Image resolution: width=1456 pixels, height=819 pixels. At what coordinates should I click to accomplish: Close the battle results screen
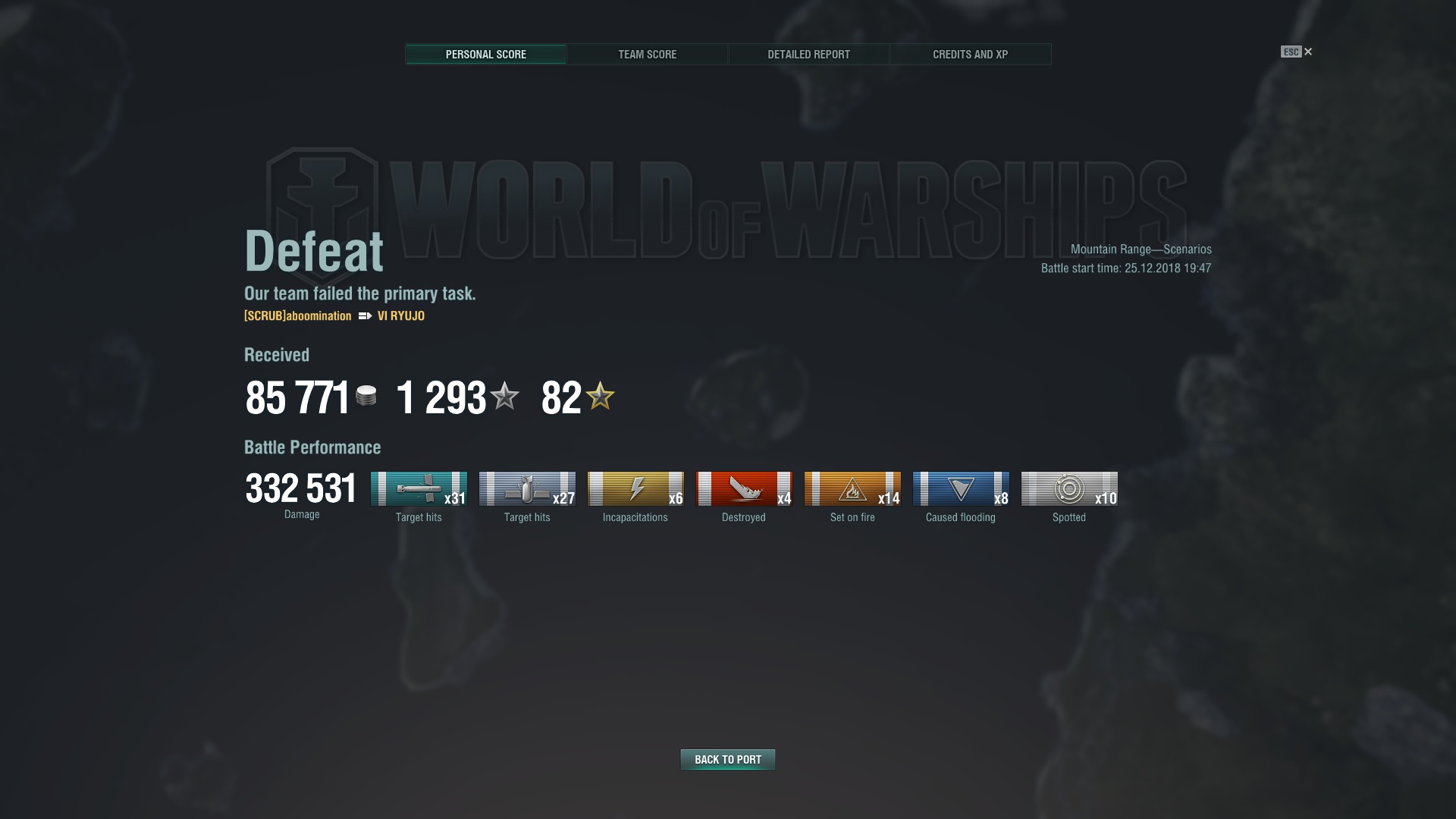pos(1307,52)
